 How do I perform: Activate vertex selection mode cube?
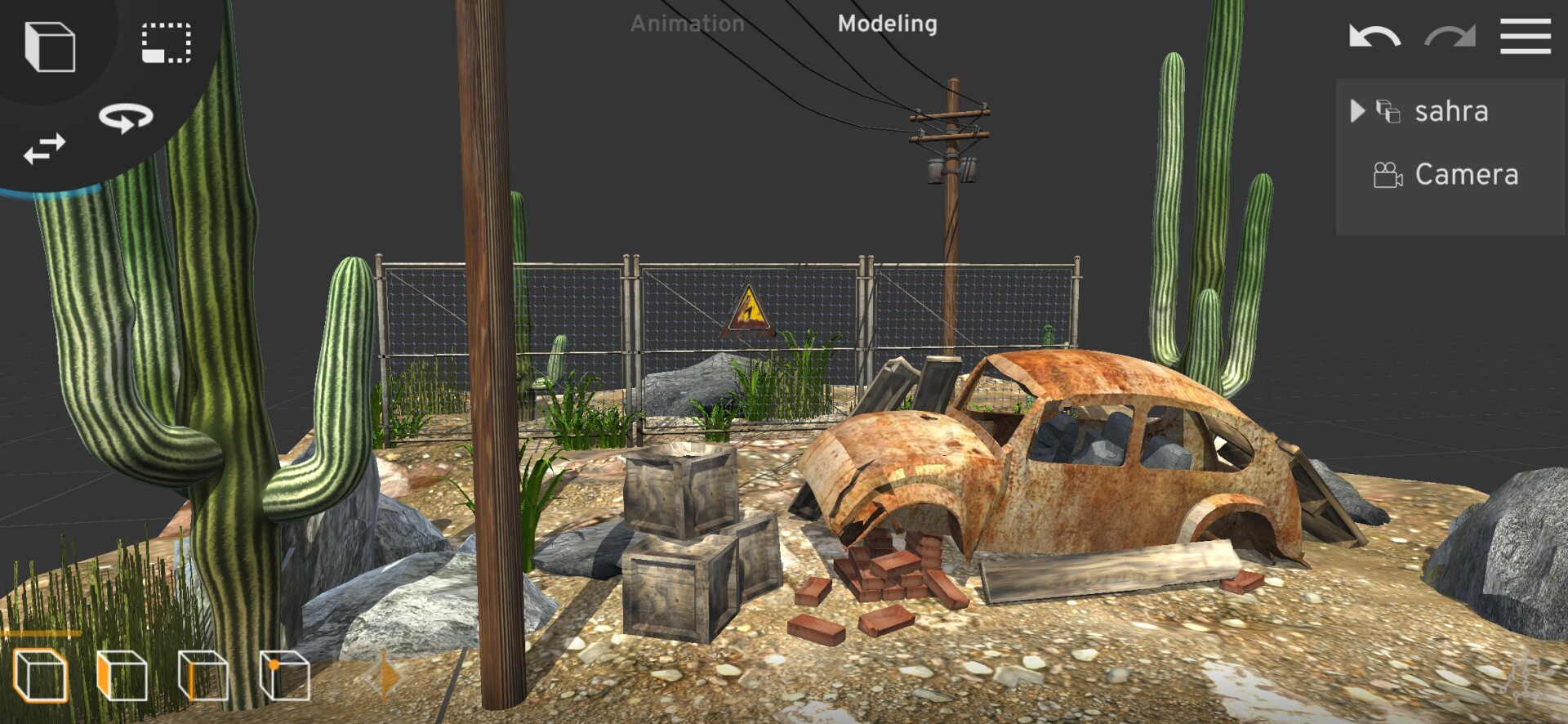(x=283, y=676)
